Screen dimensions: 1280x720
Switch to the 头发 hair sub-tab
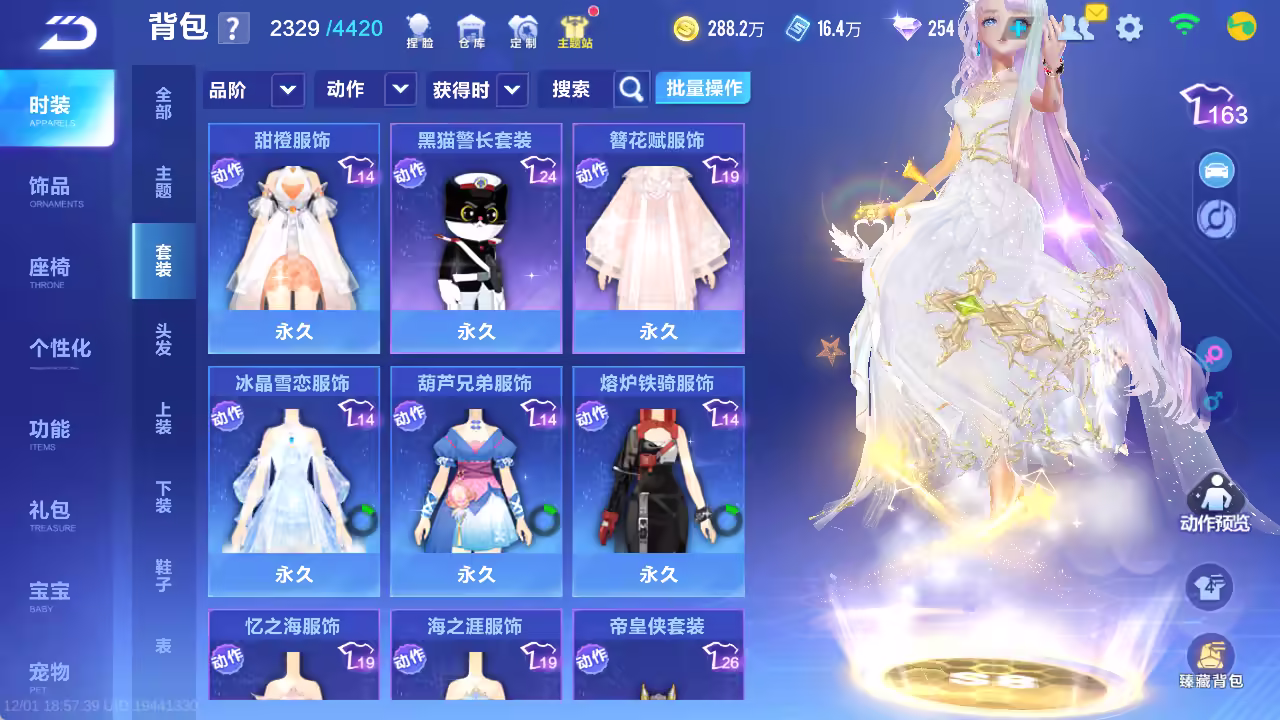click(163, 340)
